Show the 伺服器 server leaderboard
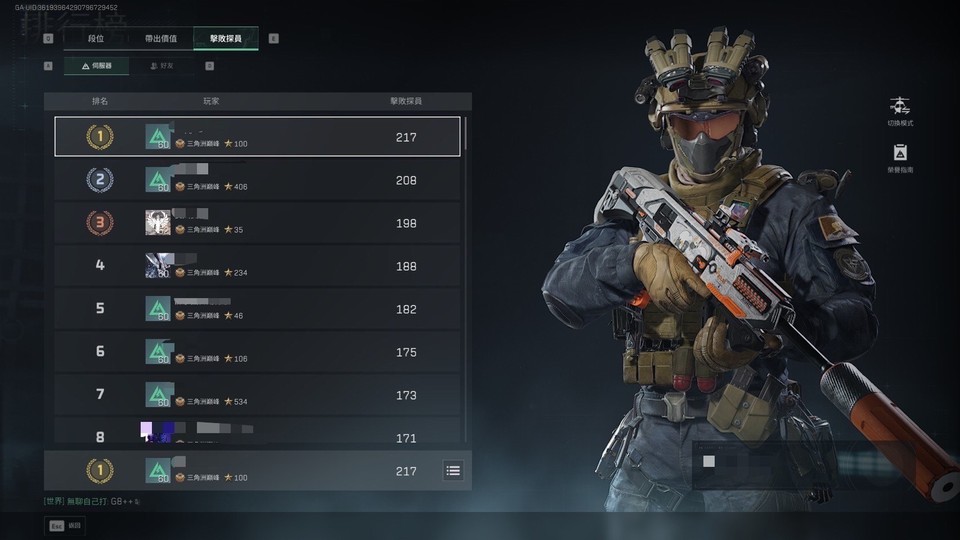The height and width of the screenshot is (540, 960). click(96, 66)
